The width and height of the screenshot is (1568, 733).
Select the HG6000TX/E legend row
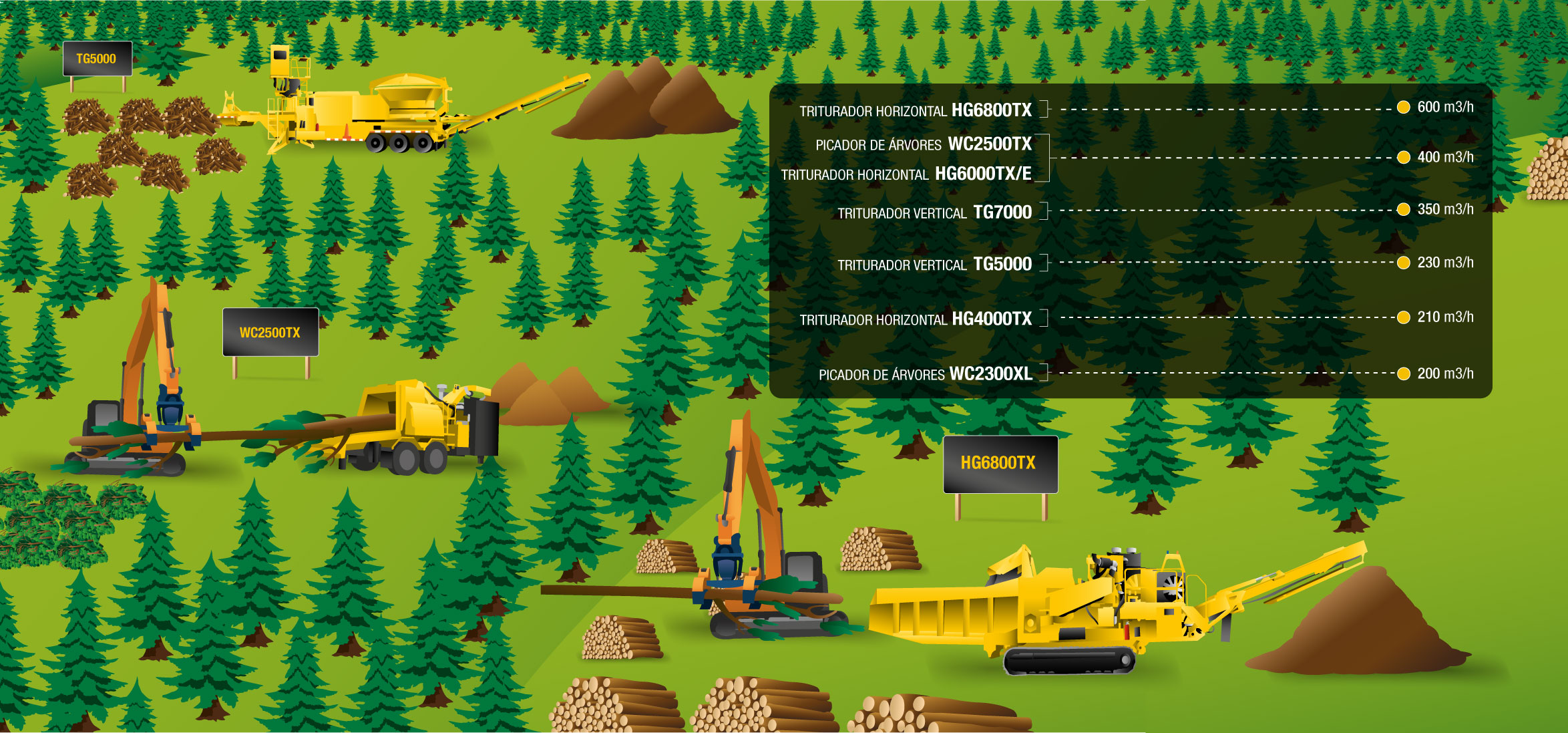pos(906,174)
